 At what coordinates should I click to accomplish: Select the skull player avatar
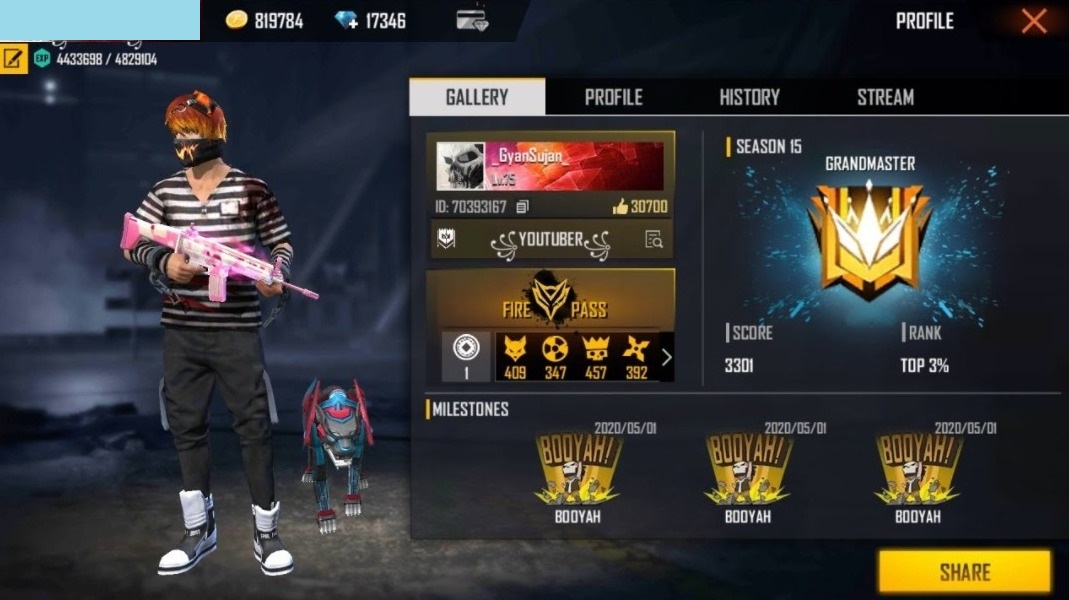[460, 166]
